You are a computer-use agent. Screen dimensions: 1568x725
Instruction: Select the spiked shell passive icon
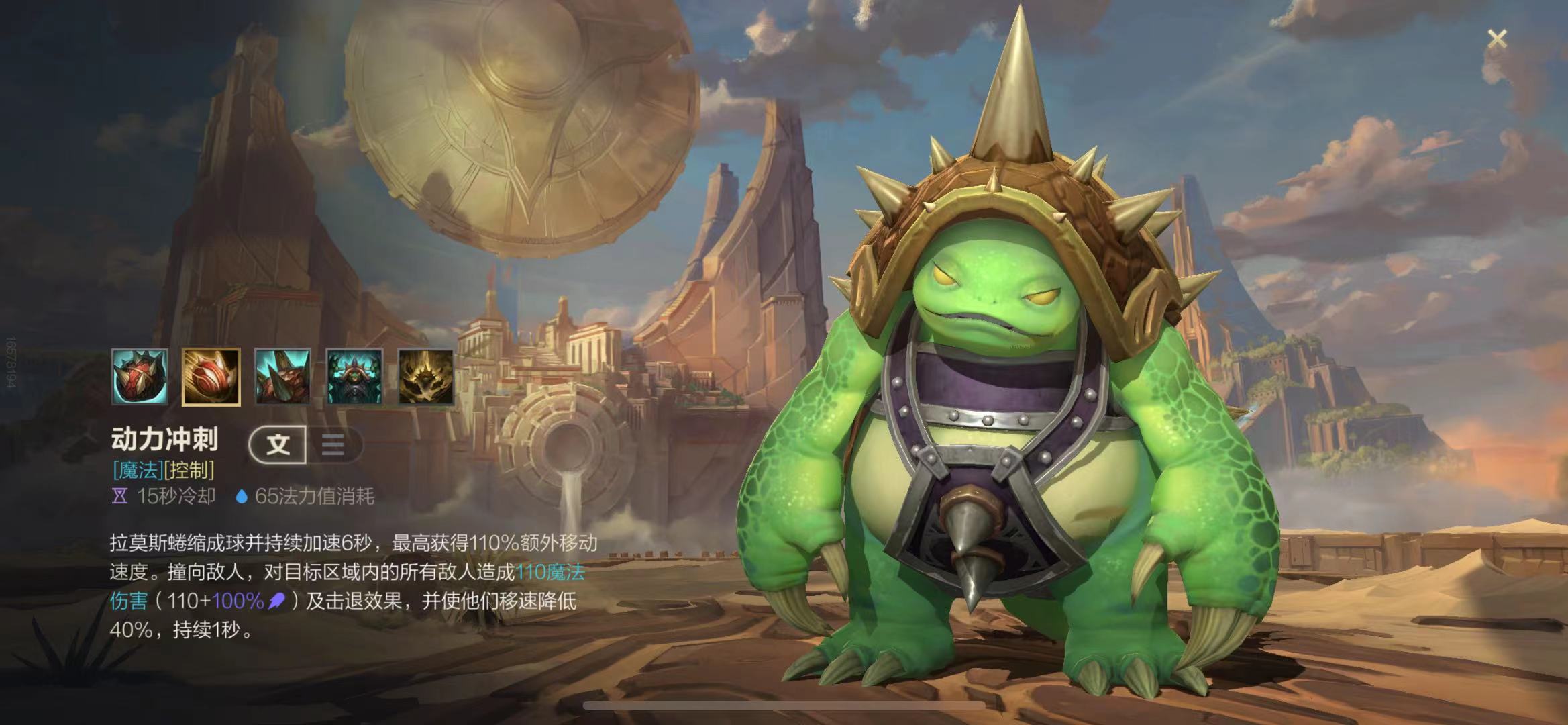click(140, 377)
